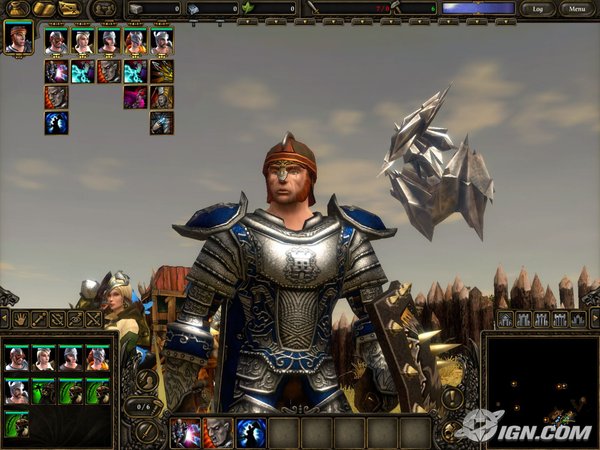Use the red-haired face skill in bottom action bar
Screen dimensions: 600x450
tap(218, 432)
